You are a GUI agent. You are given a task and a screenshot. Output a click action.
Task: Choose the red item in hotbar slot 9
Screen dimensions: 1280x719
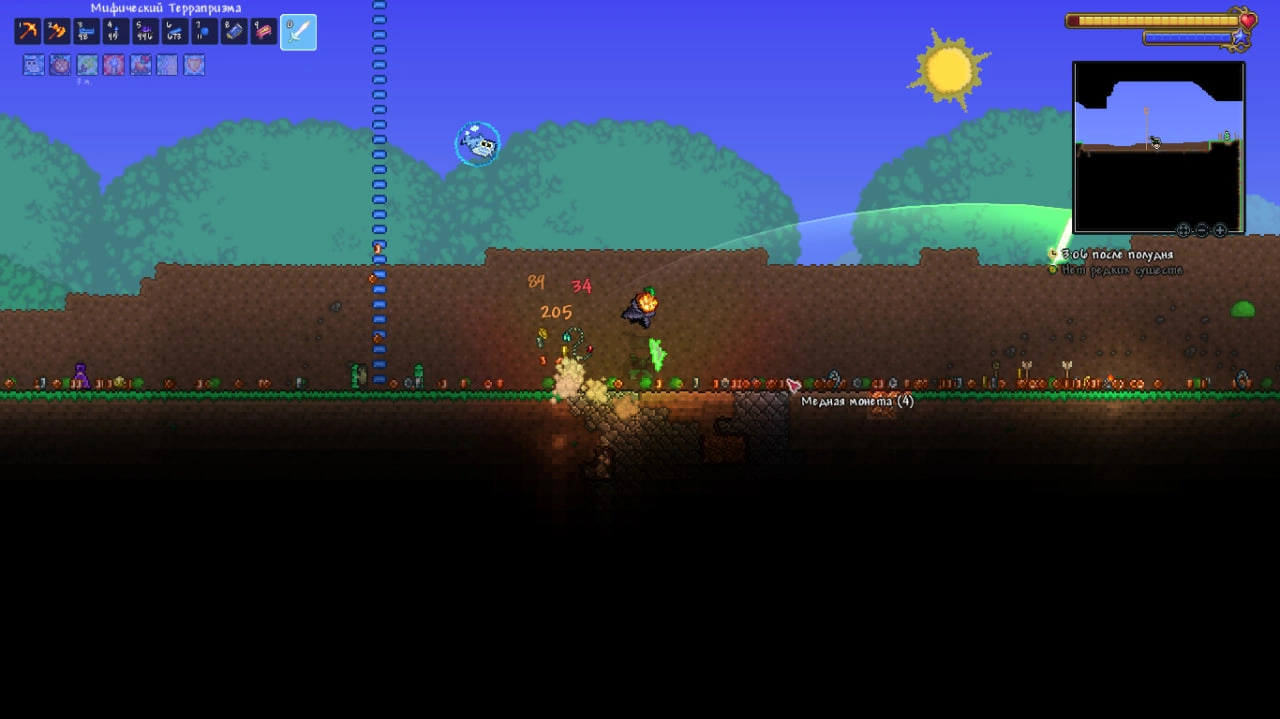tap(263, 32)
